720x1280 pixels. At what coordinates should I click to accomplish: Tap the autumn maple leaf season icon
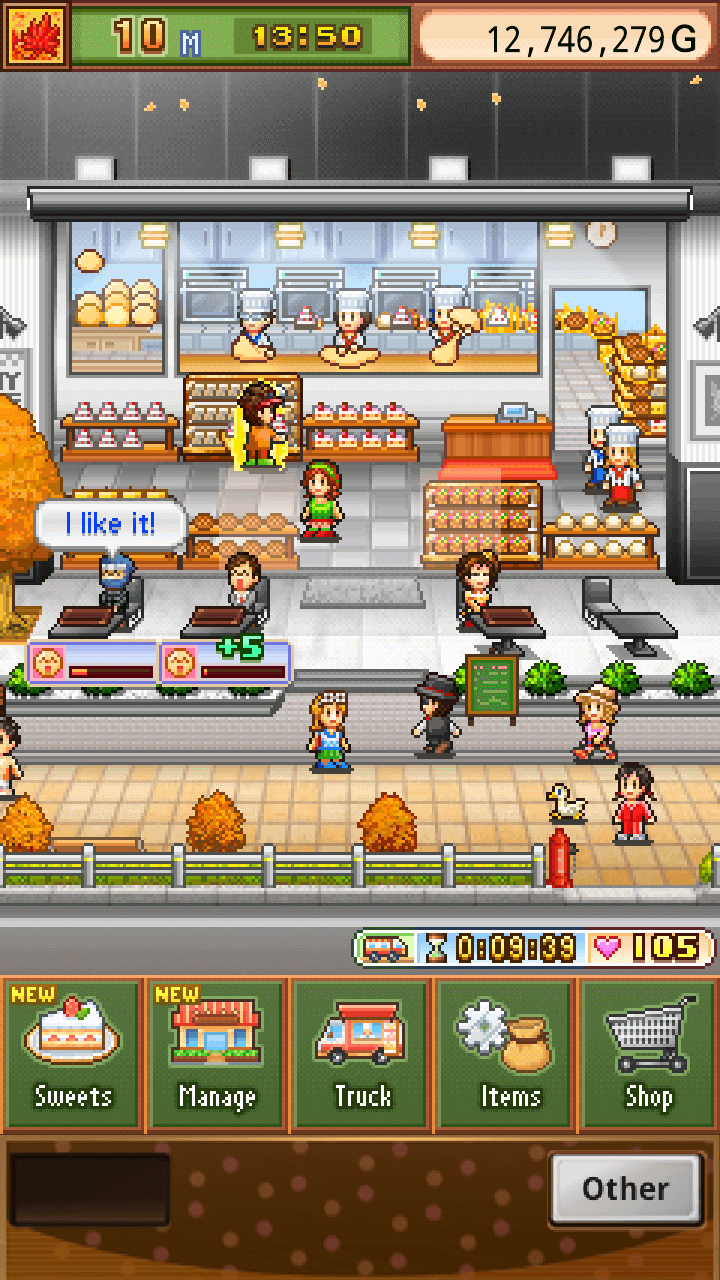36,35
